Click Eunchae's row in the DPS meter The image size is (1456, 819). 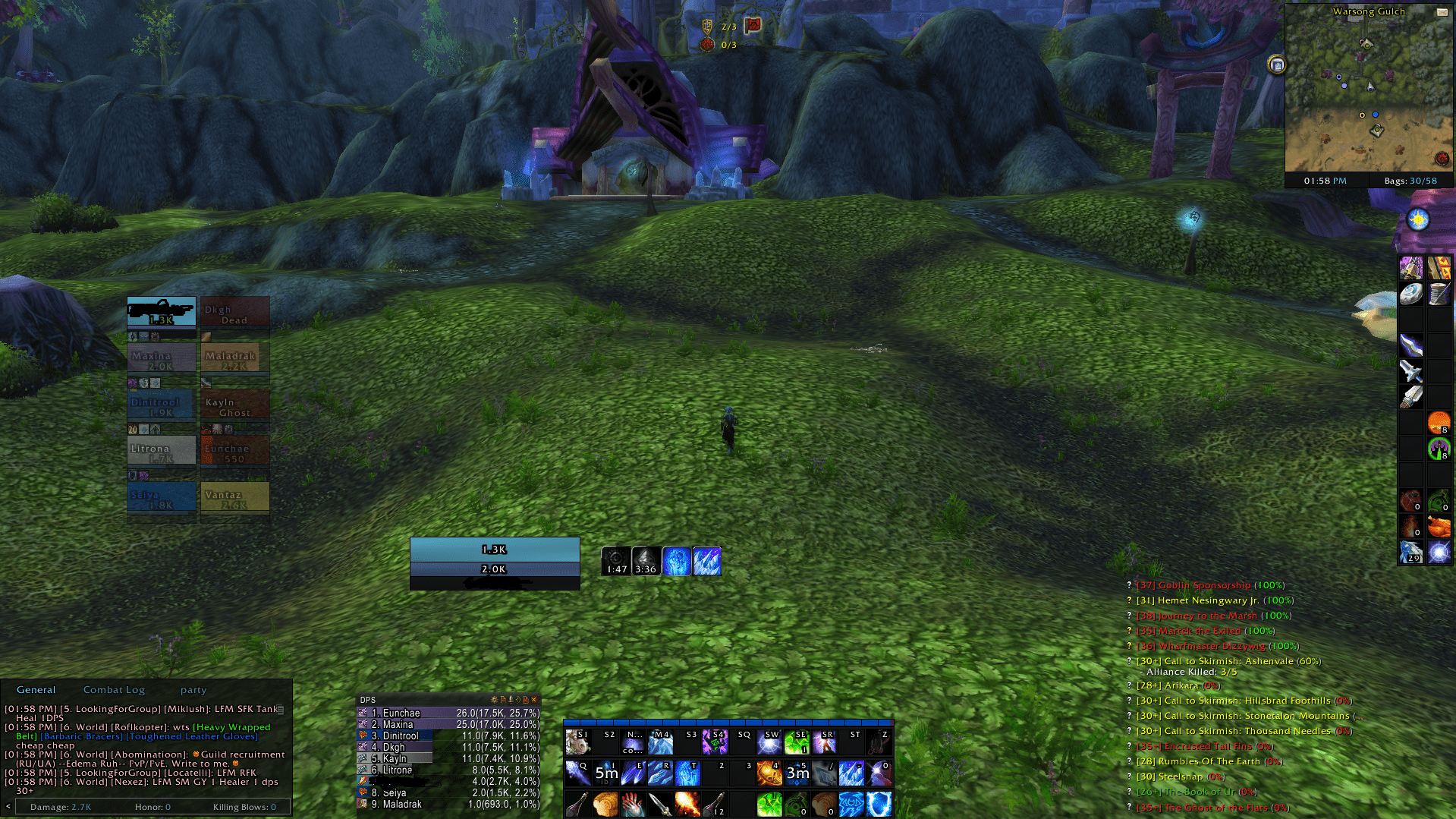tap(448, 713)
